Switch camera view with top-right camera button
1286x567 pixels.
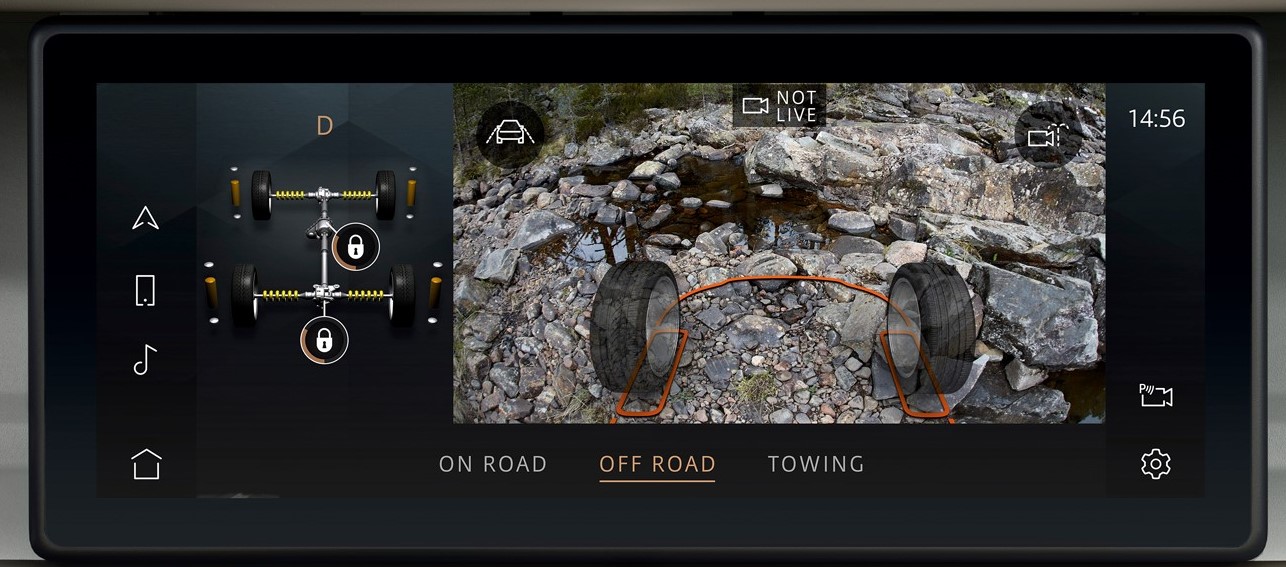tap(1048, 134)
